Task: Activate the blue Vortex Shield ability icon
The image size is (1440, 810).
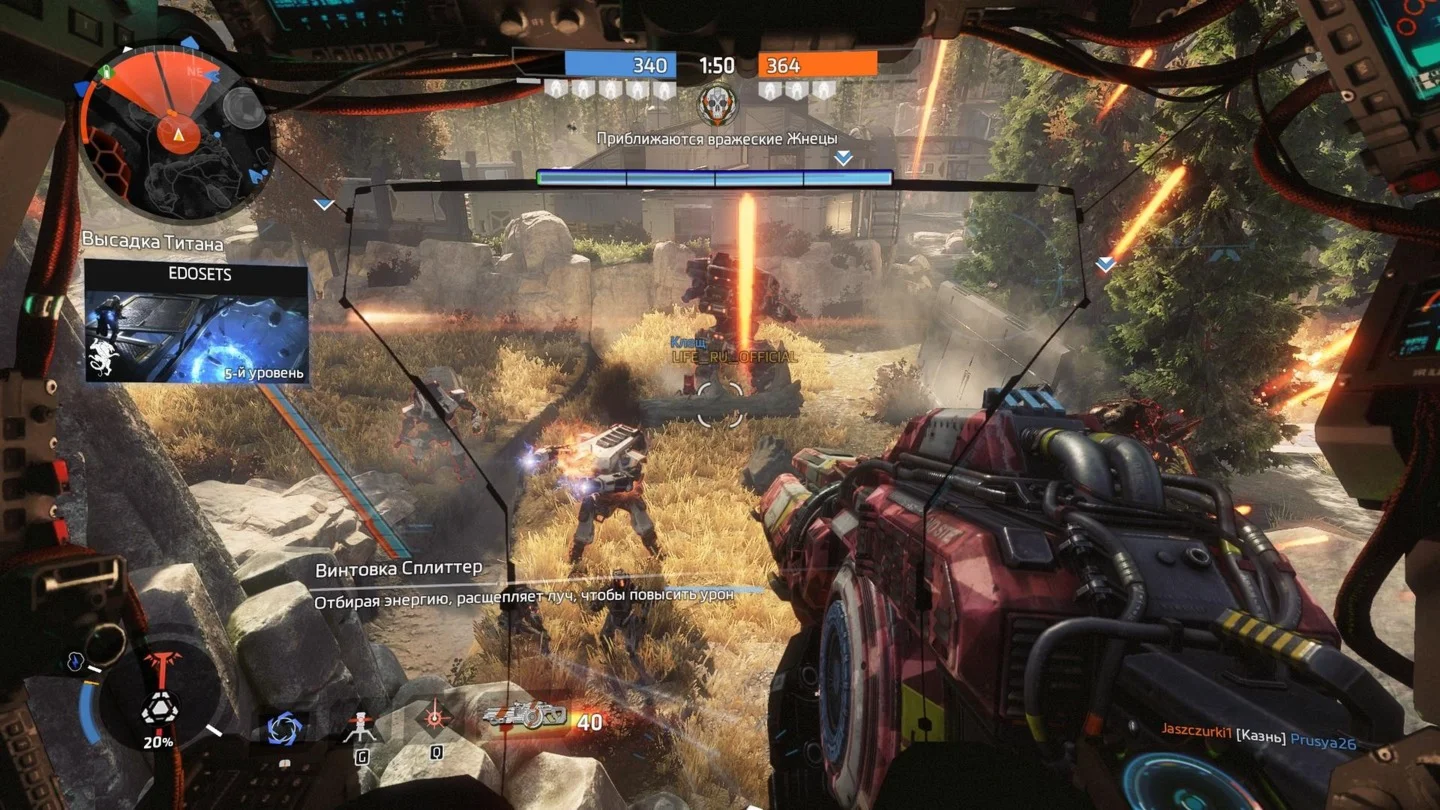Action: (x=284, y=727)
